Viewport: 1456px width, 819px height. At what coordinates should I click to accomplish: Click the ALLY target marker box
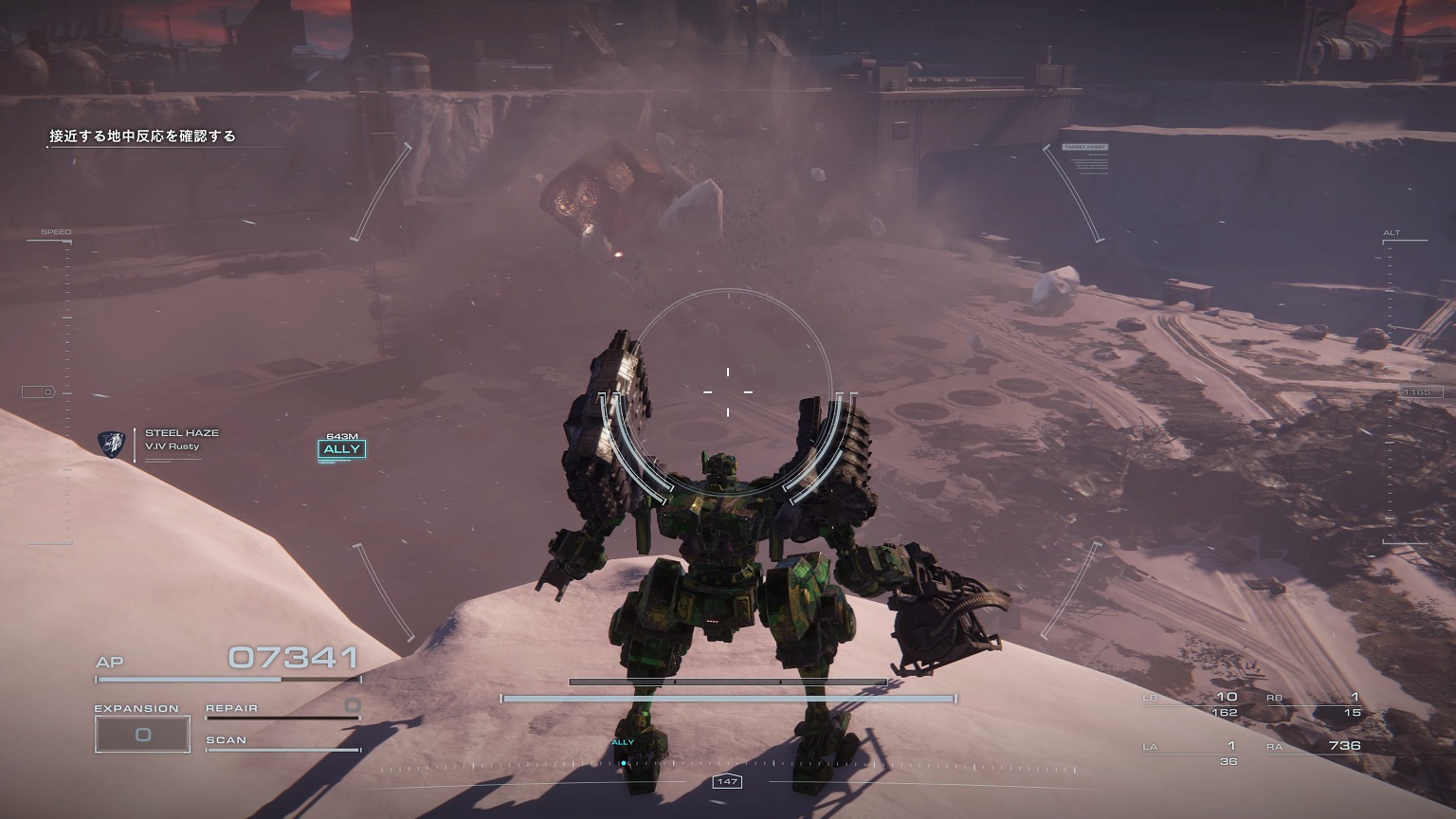[x=341, y=449]
